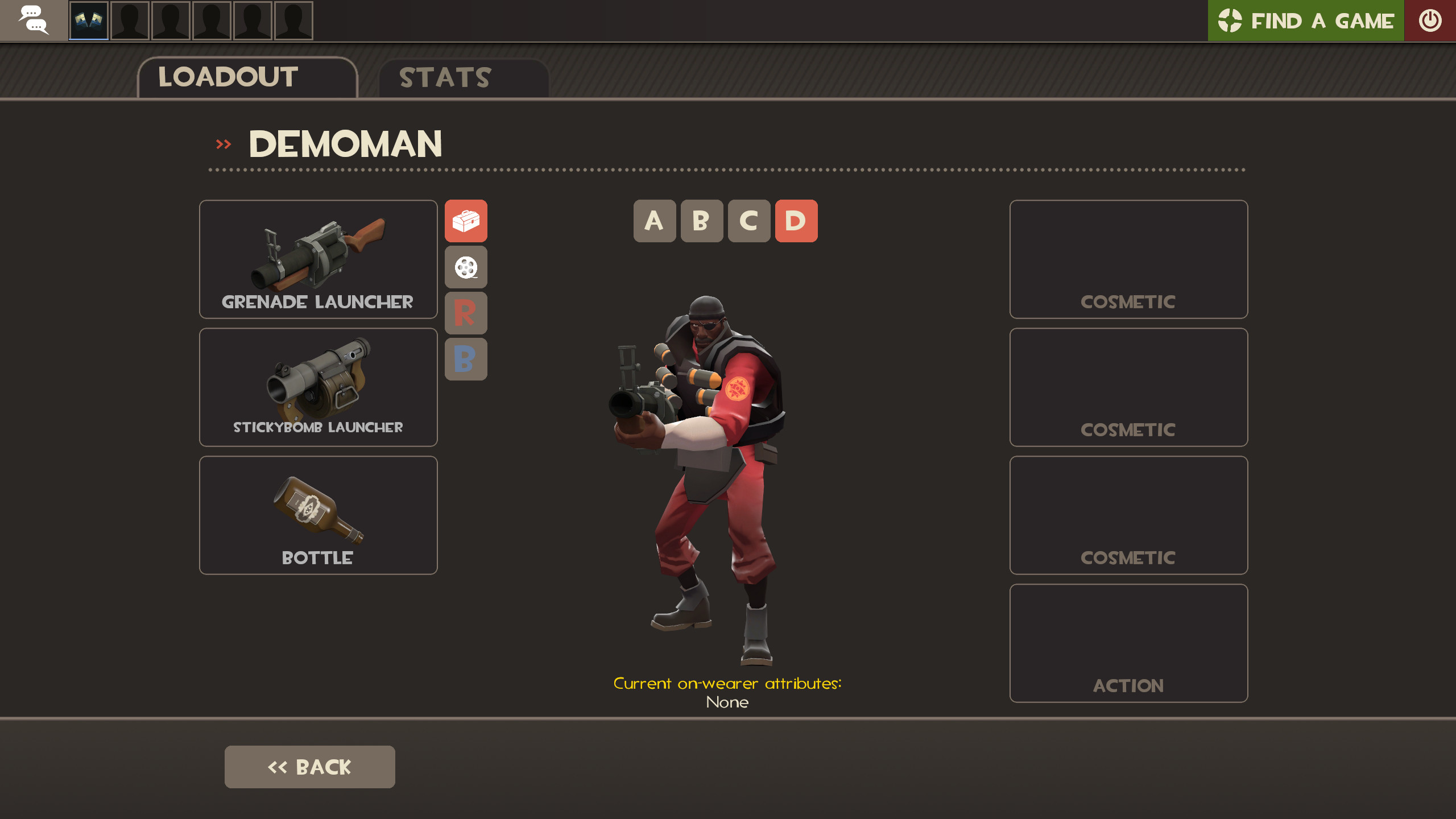
Task: Switch to loadout preset C
Action: [x=749, y=222]
